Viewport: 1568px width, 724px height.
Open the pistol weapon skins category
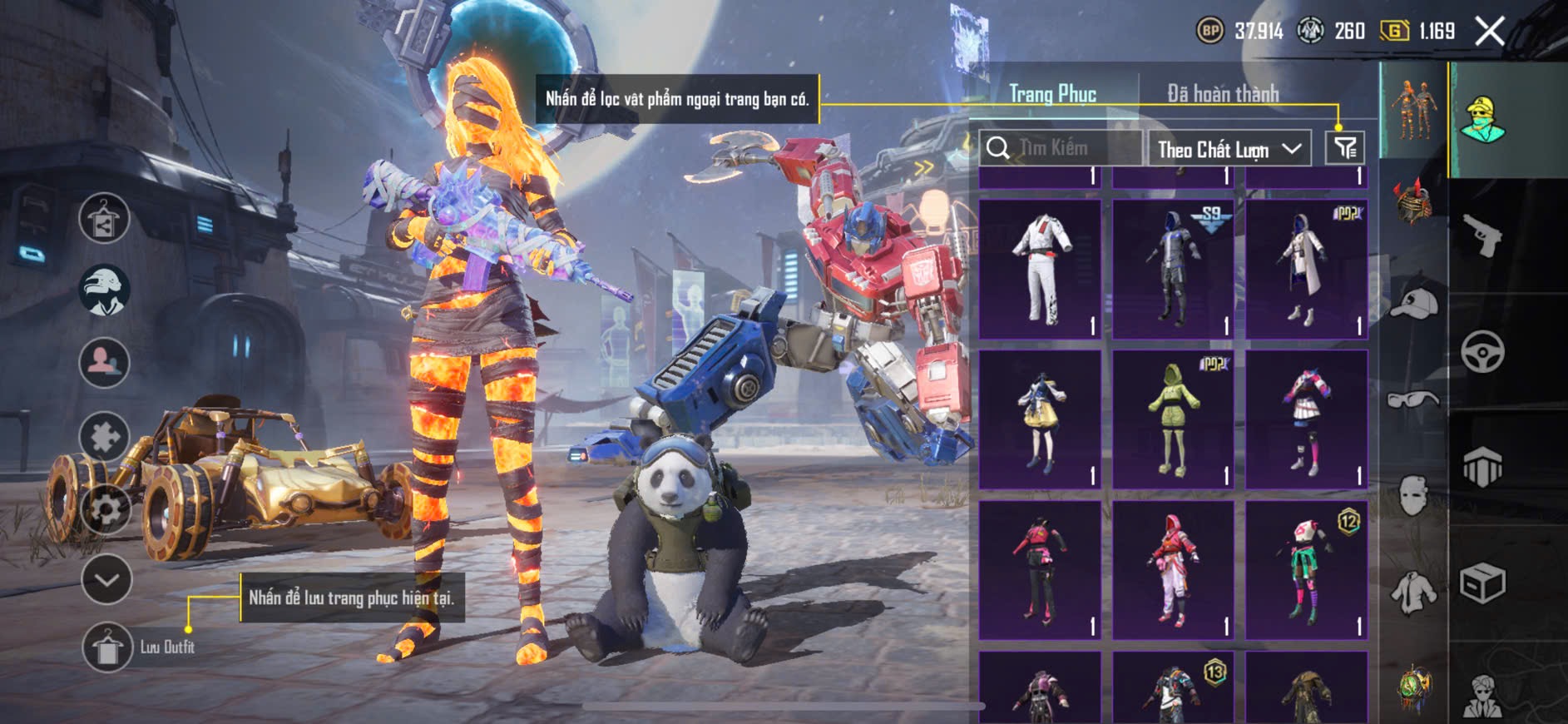[x=1482, y=236]
